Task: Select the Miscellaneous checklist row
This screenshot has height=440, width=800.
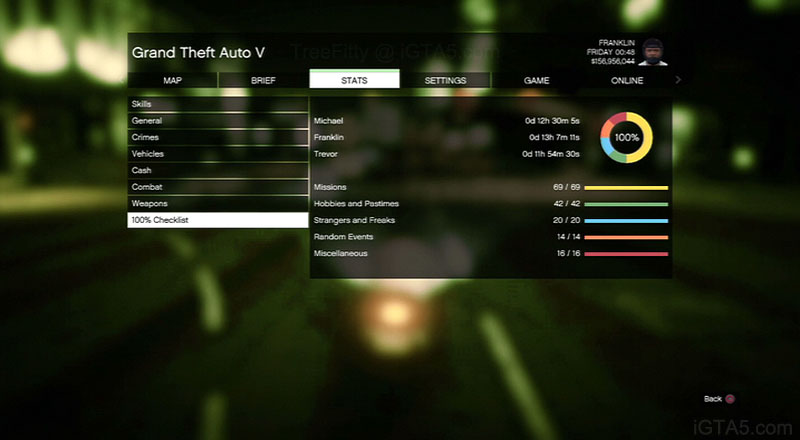Action: 490,253
